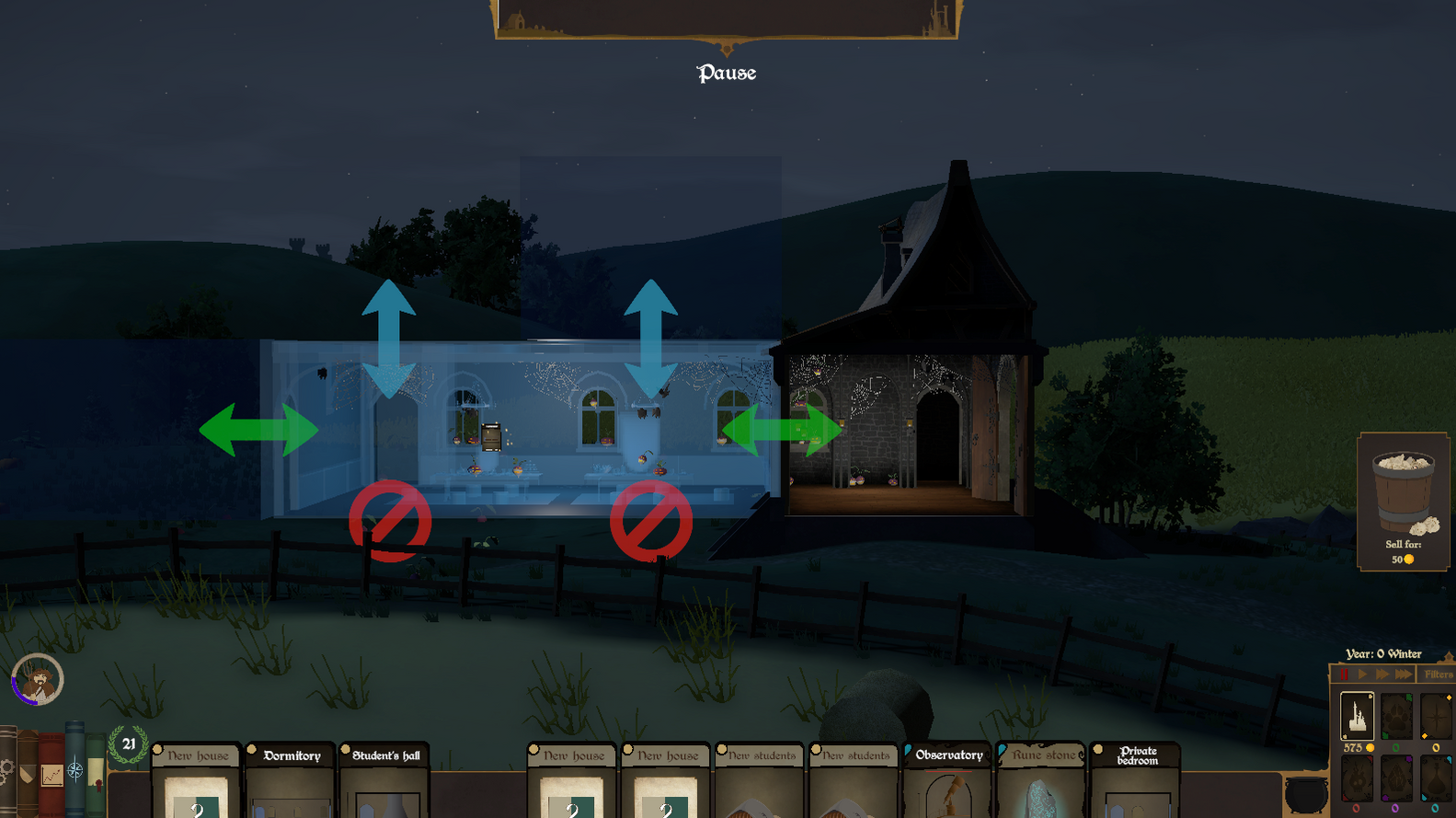Select the paw print card deck
The image size is (1456, 818).
pyautogui.click(x=1396, y=715)
